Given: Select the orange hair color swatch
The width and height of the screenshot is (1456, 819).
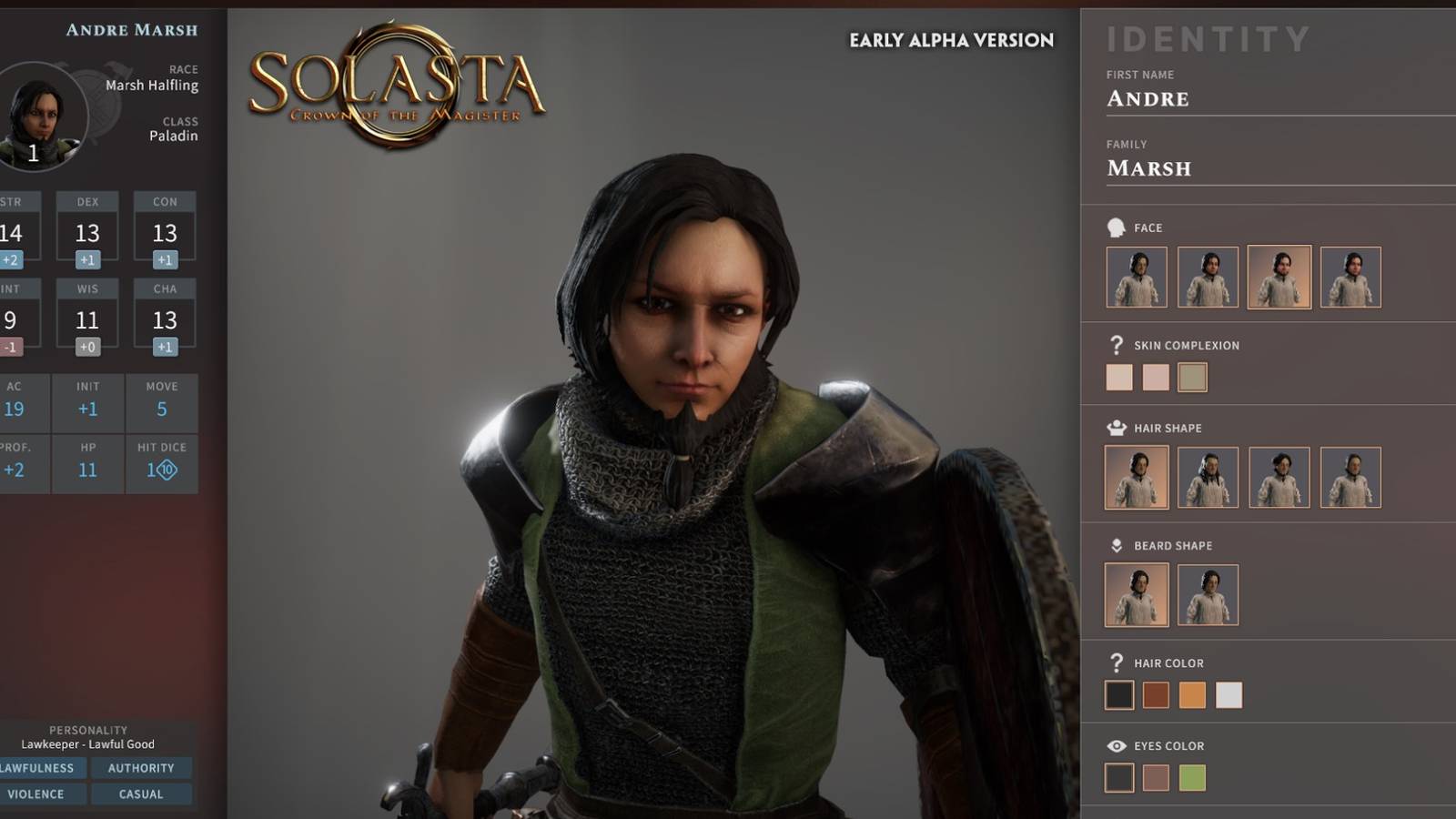Looking at the screenshot, I should (x=1192, y=695).
